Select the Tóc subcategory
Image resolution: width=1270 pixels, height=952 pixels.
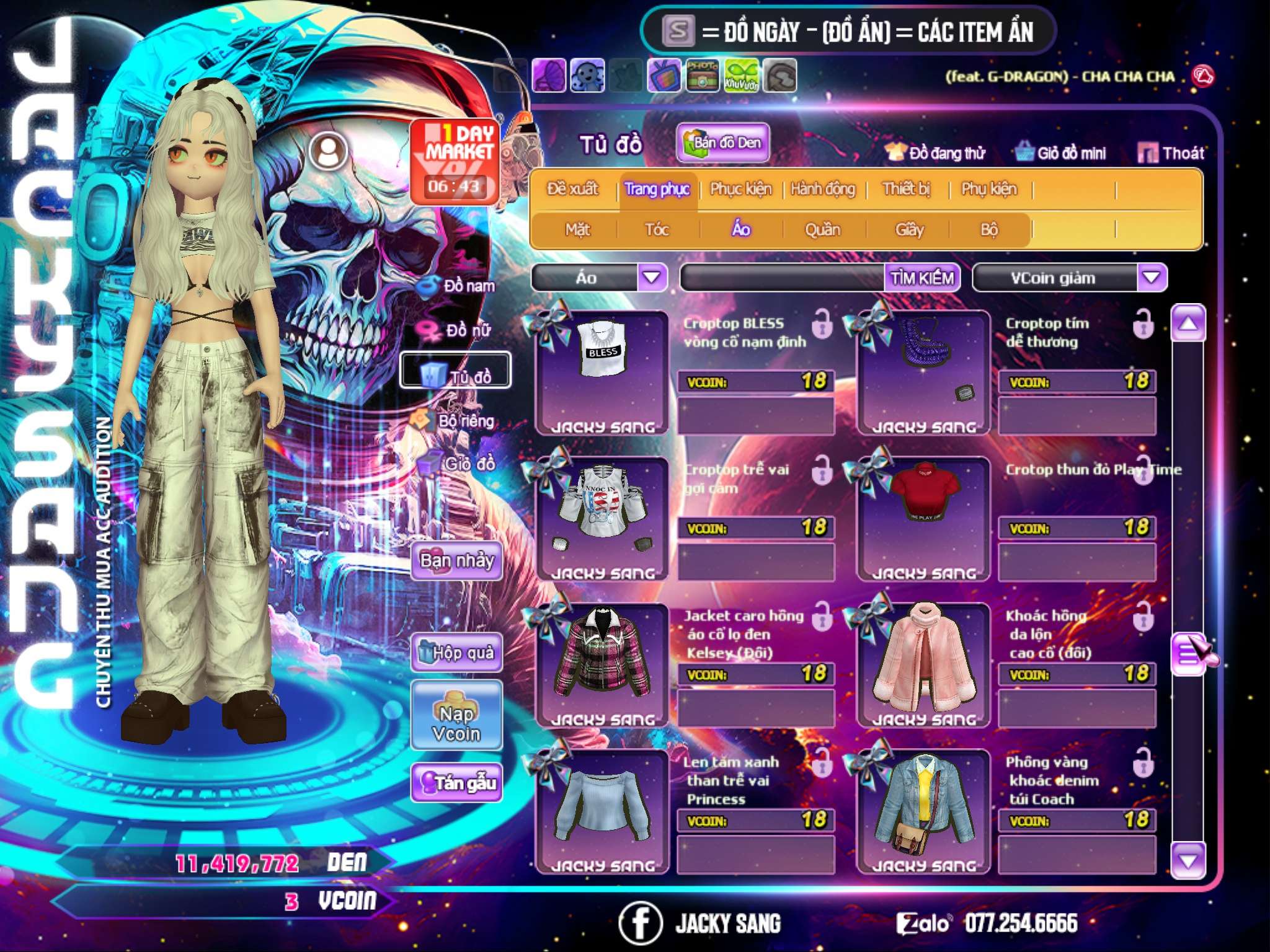pos(657,230)
